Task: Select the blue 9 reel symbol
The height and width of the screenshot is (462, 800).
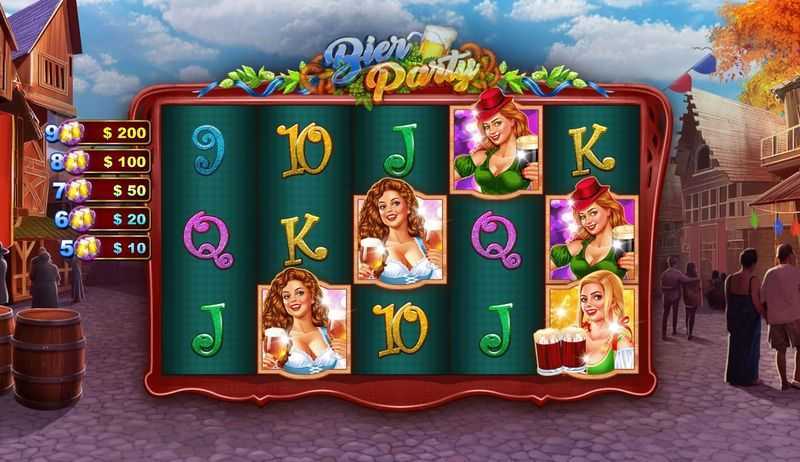Action: [x=209, y=150]
